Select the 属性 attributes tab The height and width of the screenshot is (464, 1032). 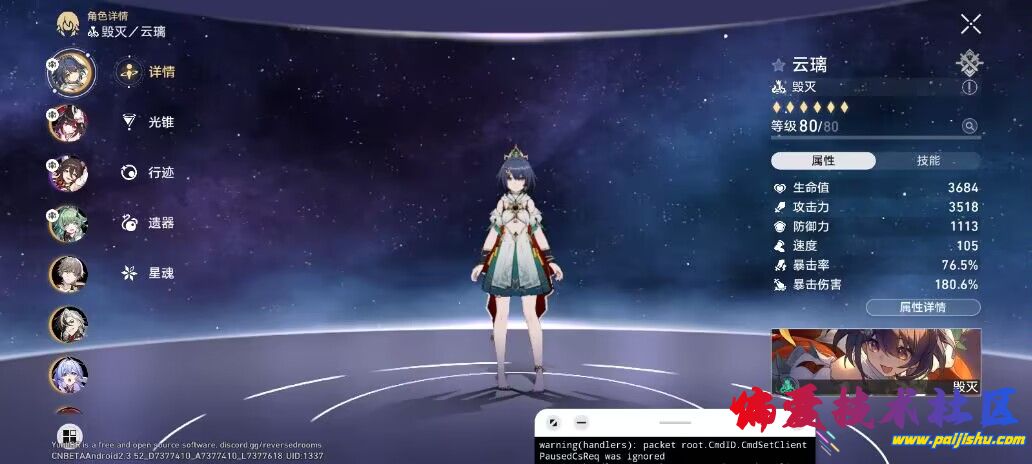coord(823,161)
